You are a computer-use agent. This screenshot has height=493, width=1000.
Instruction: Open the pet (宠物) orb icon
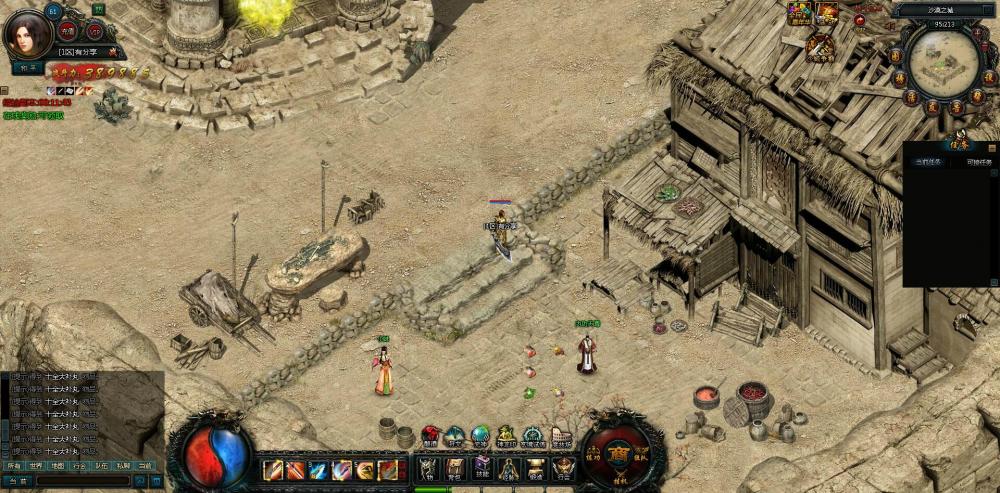(481, 436)
